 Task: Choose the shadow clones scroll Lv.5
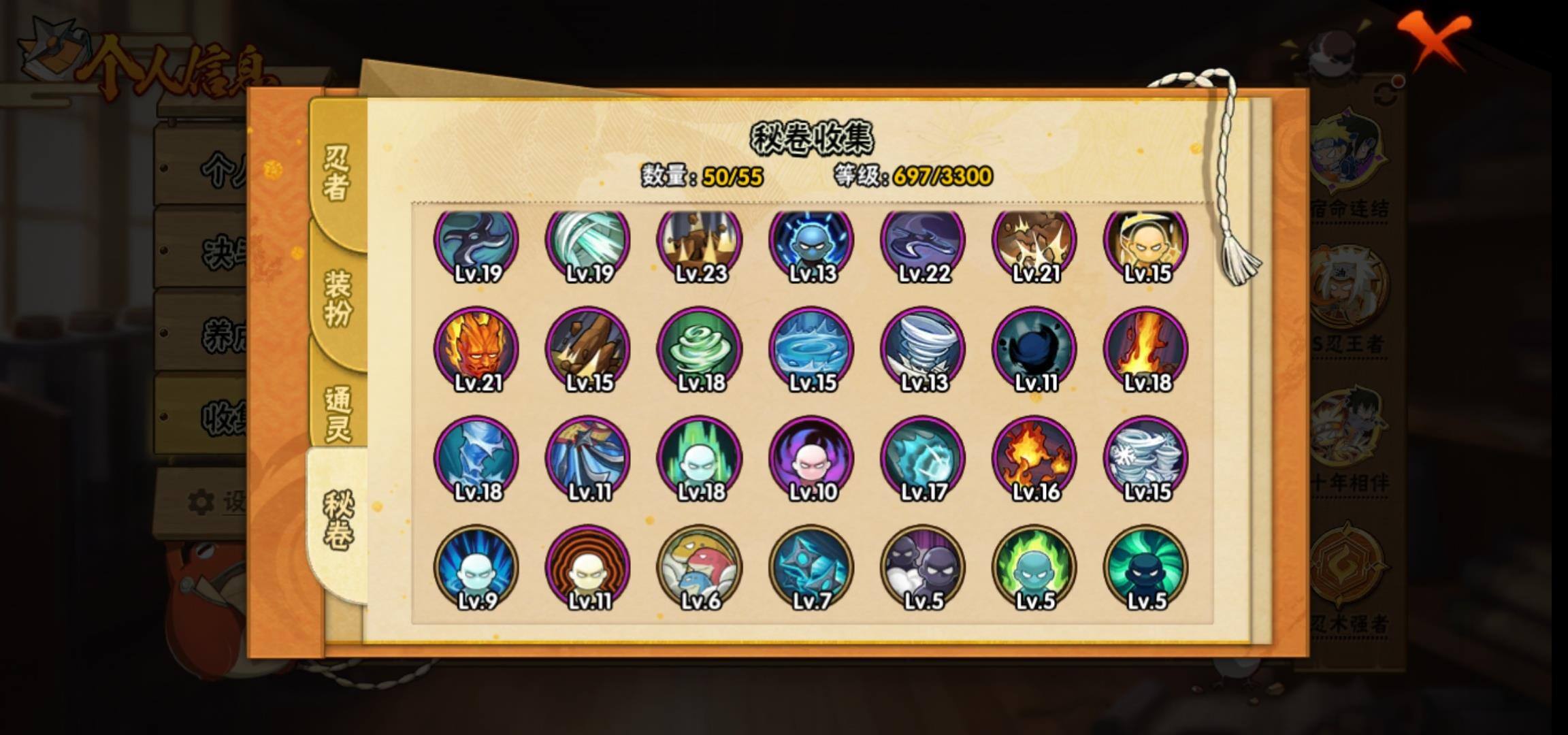[923, 566]
